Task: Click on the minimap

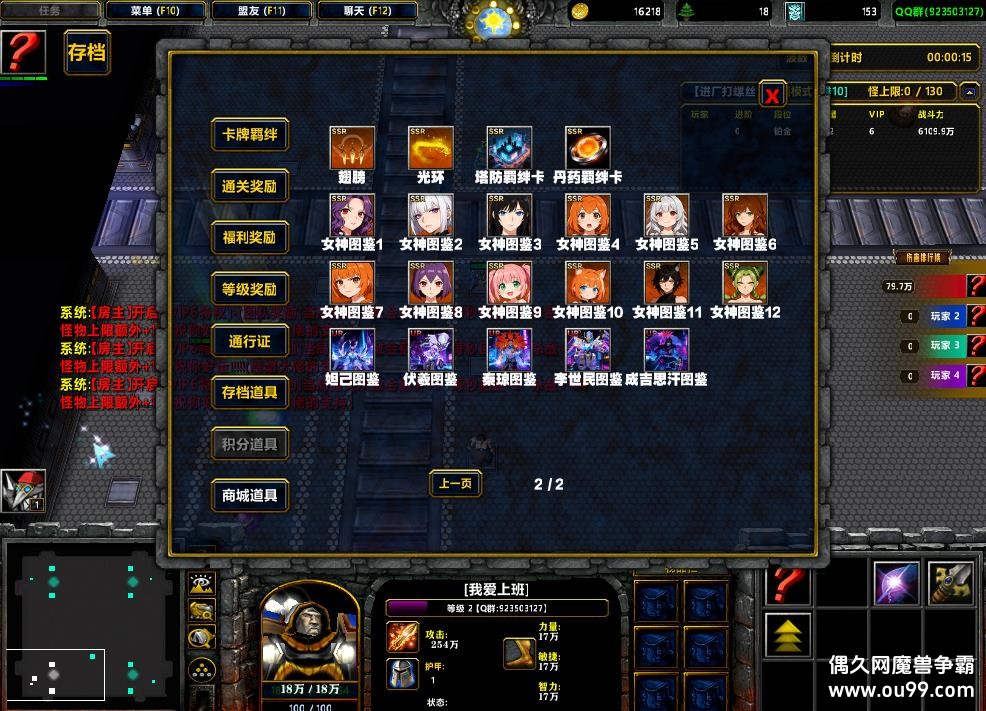Action: [92, 620]
